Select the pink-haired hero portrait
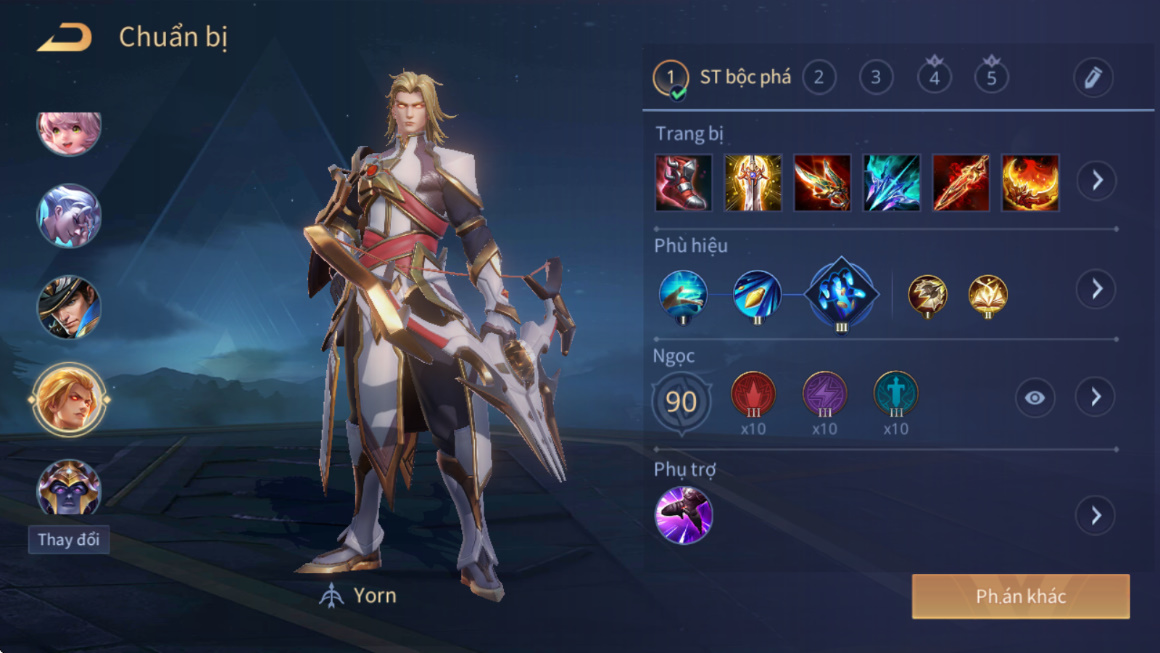 click(x=69, y=131)
